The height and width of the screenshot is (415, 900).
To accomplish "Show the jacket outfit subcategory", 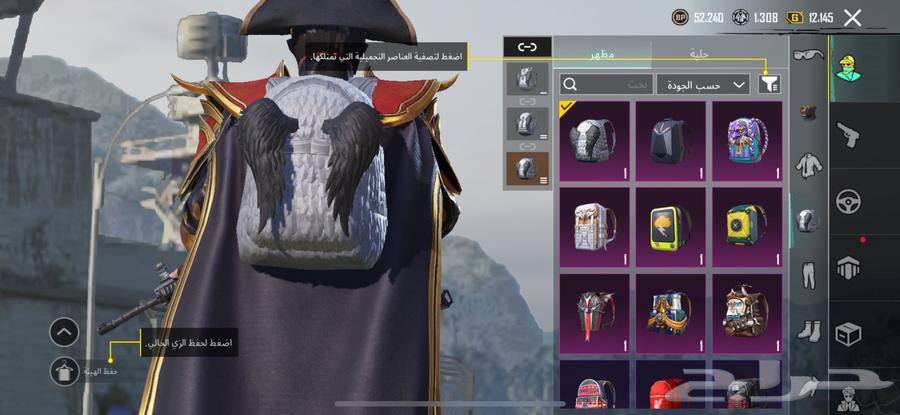I will point(809,164).
